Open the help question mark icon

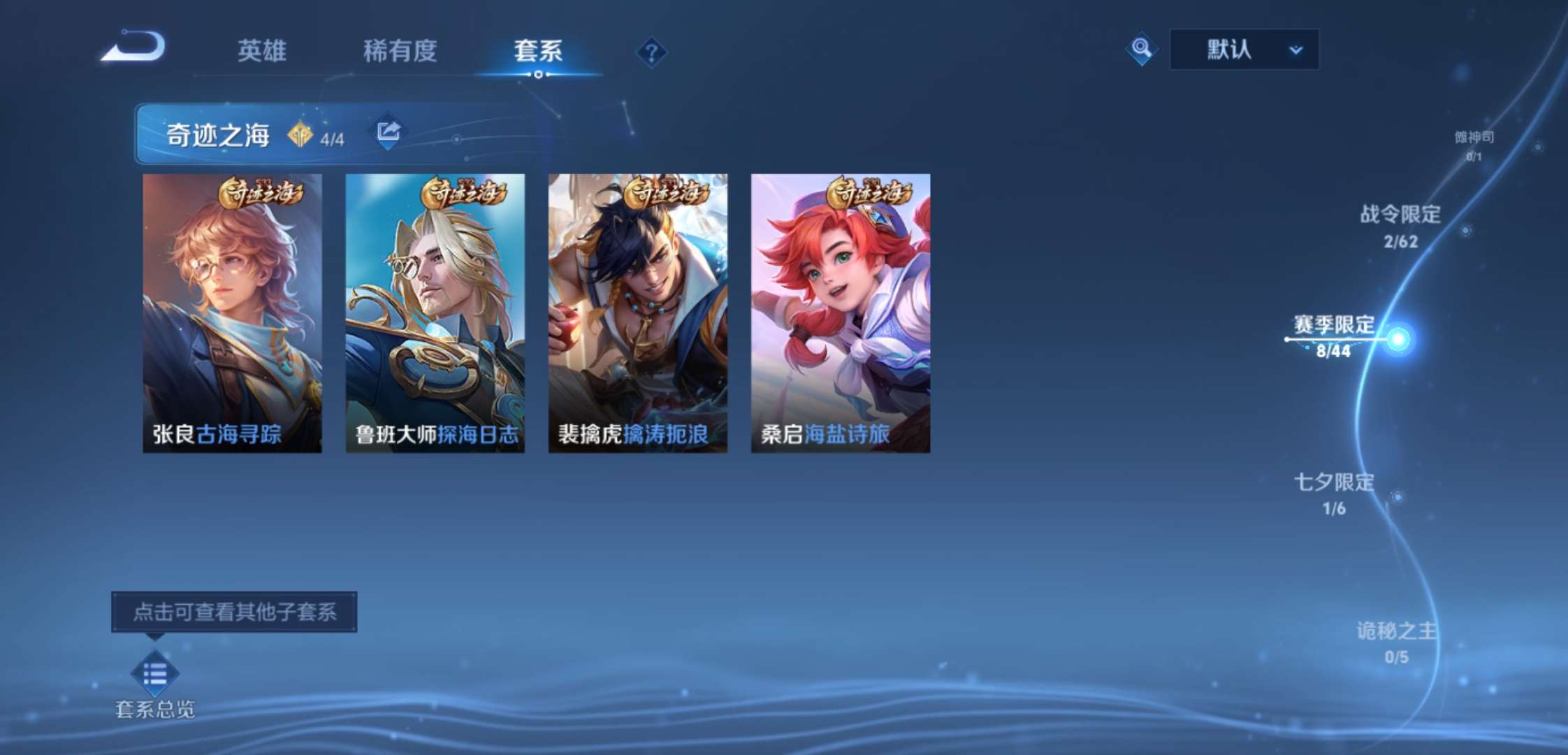(x=651, y=52)
